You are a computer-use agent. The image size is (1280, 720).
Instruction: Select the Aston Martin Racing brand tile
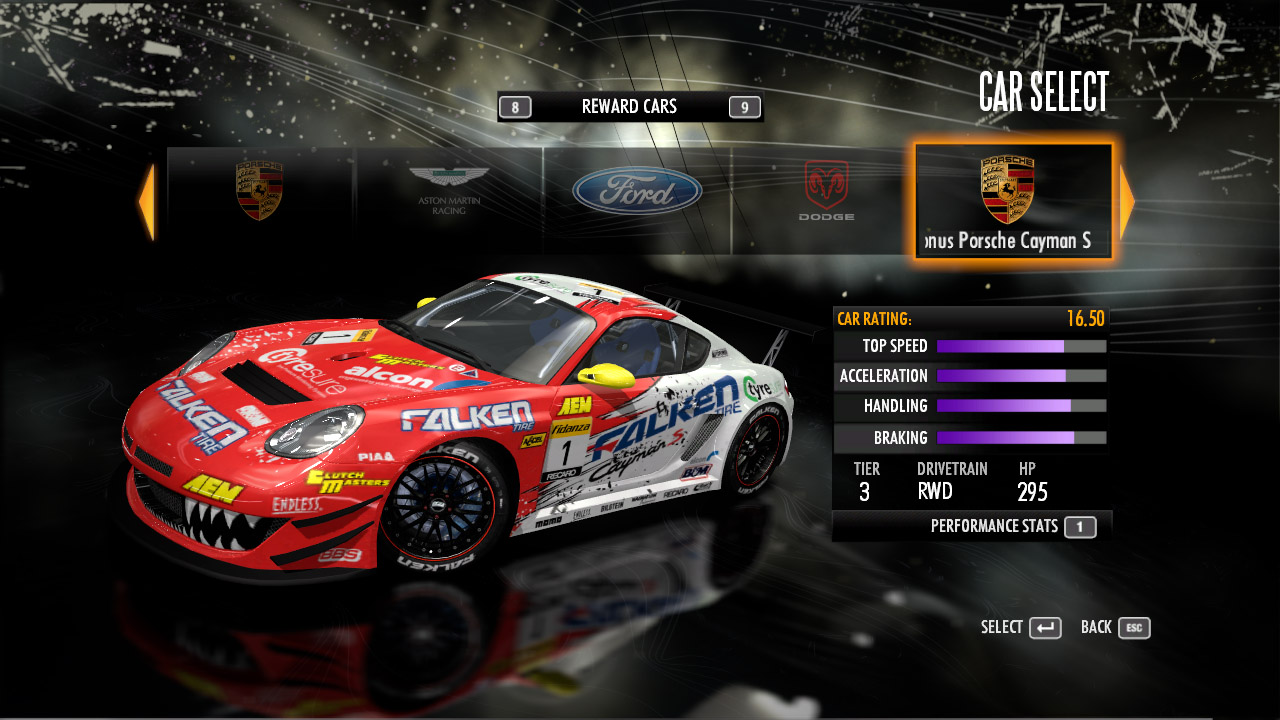pos(449,200)
